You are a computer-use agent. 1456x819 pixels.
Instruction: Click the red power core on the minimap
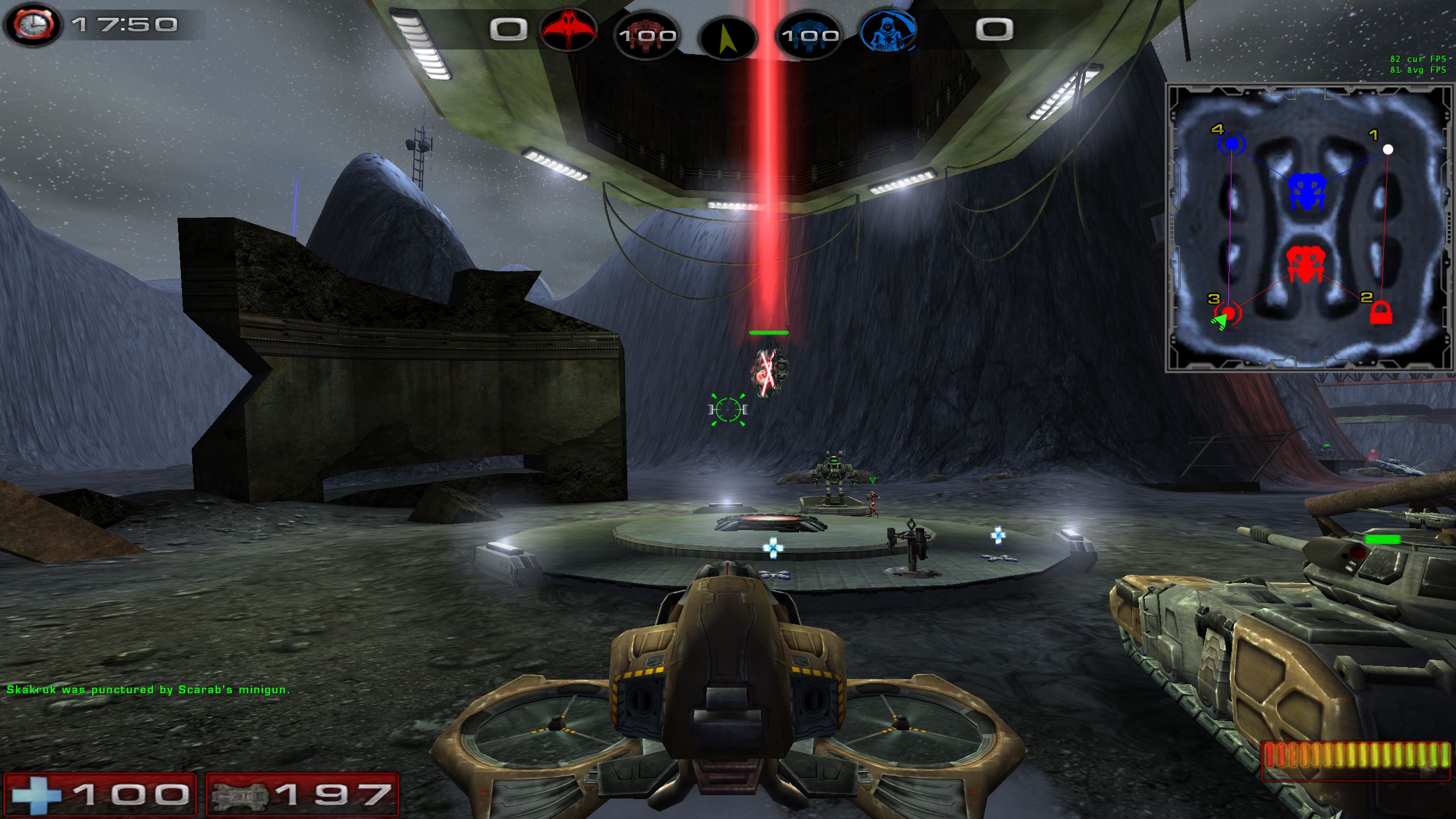[x=1306, y=265]
